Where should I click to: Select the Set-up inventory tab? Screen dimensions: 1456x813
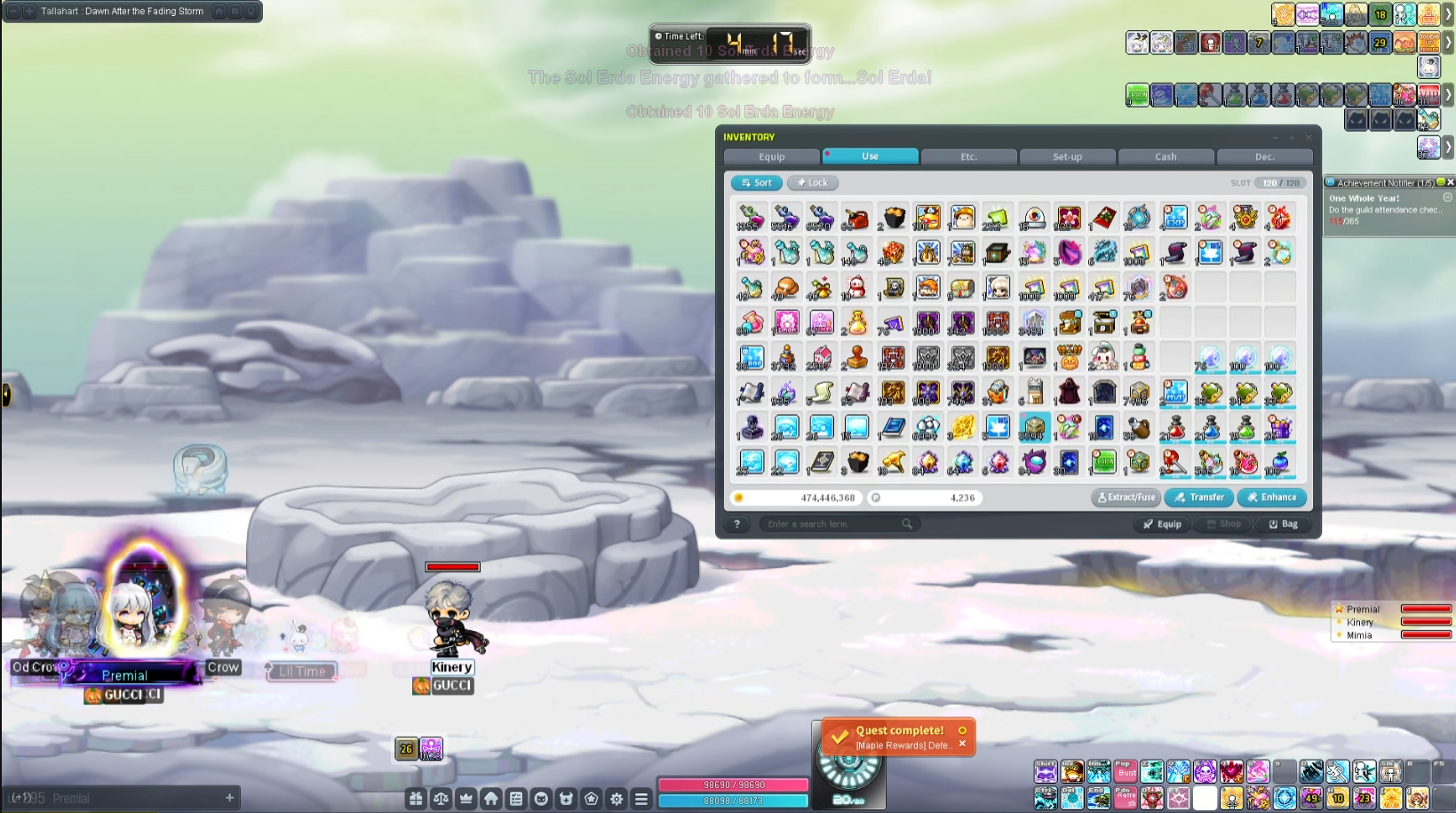[x=1067, y=157]
